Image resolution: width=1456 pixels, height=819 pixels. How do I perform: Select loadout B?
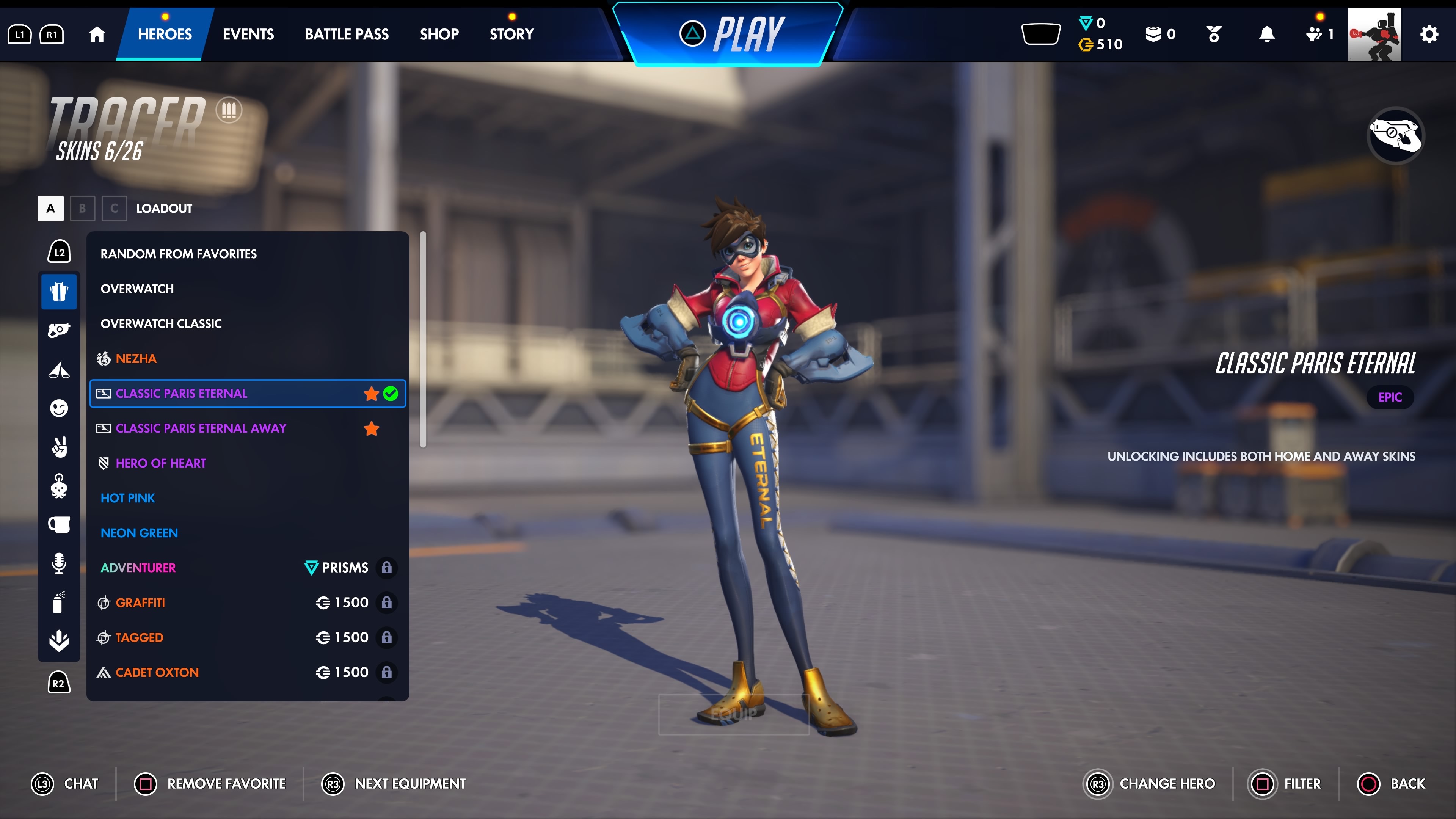83,208
